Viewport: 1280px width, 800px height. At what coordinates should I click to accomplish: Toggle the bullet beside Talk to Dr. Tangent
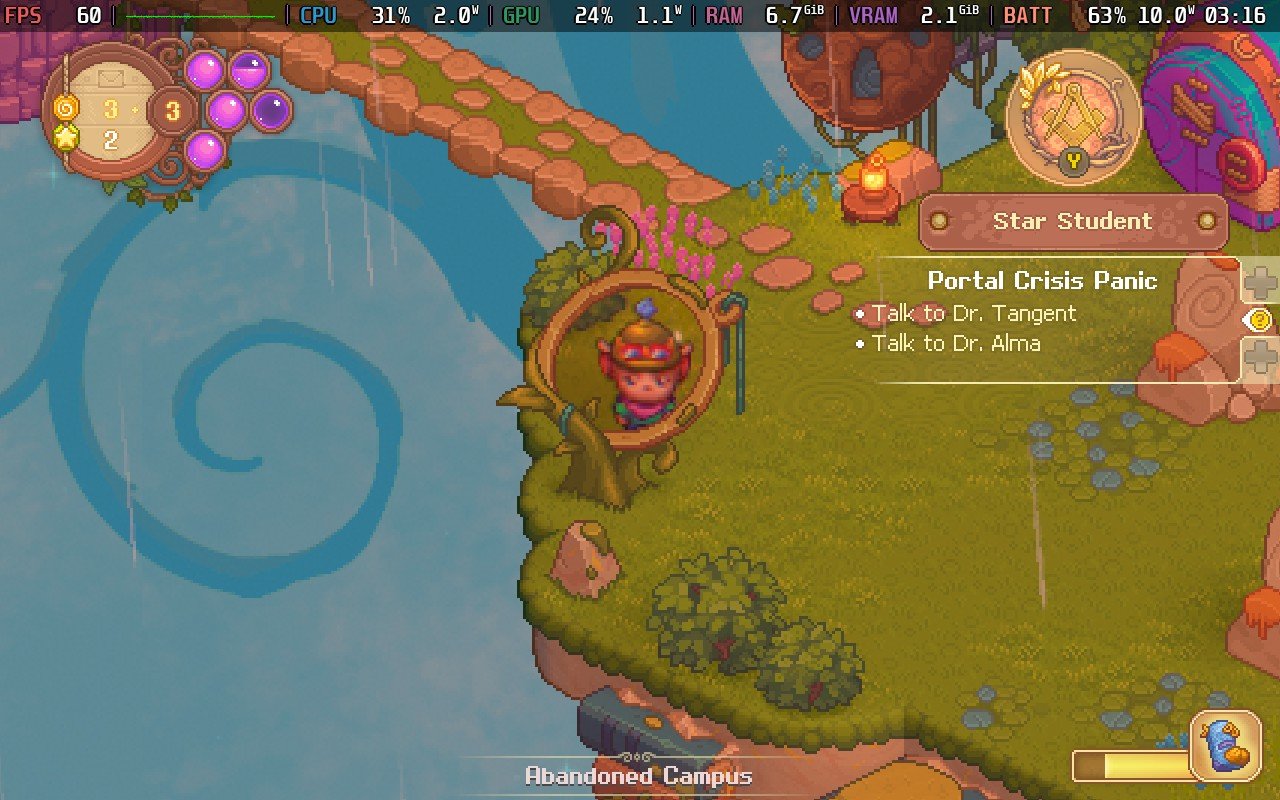(862, 313)
